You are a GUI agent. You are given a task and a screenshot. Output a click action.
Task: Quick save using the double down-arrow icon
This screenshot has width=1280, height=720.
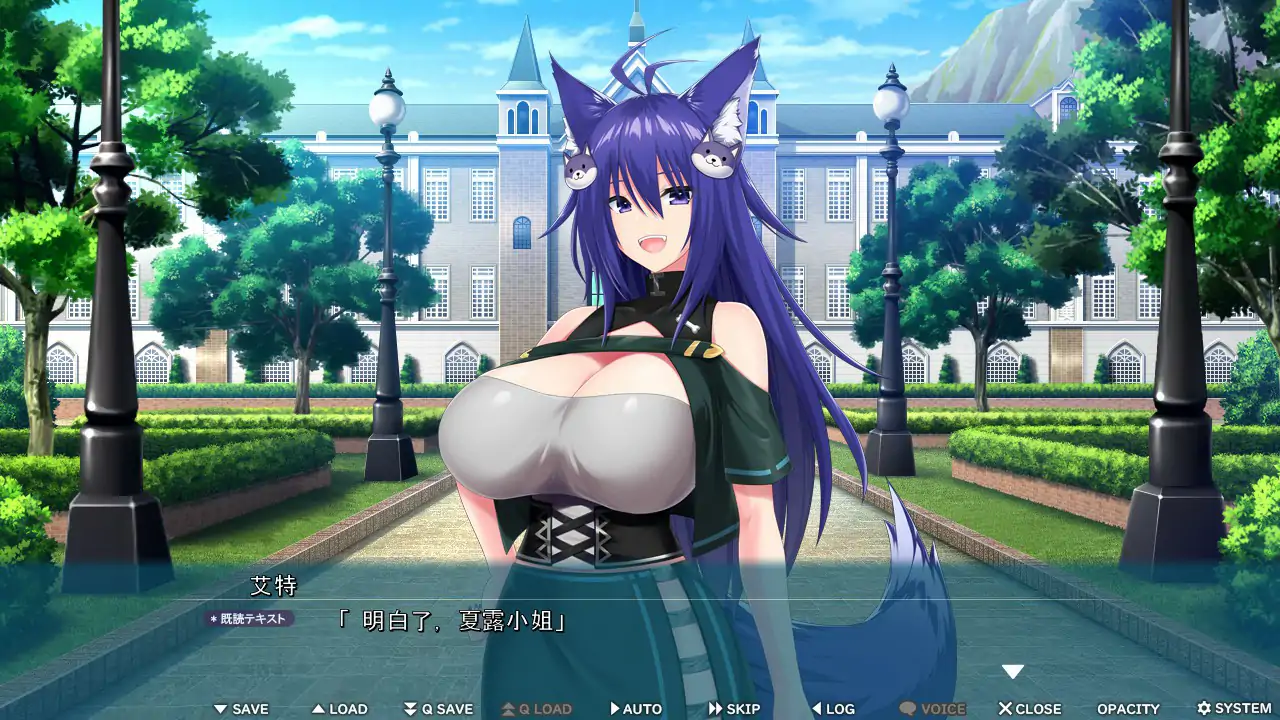[409, 708]
